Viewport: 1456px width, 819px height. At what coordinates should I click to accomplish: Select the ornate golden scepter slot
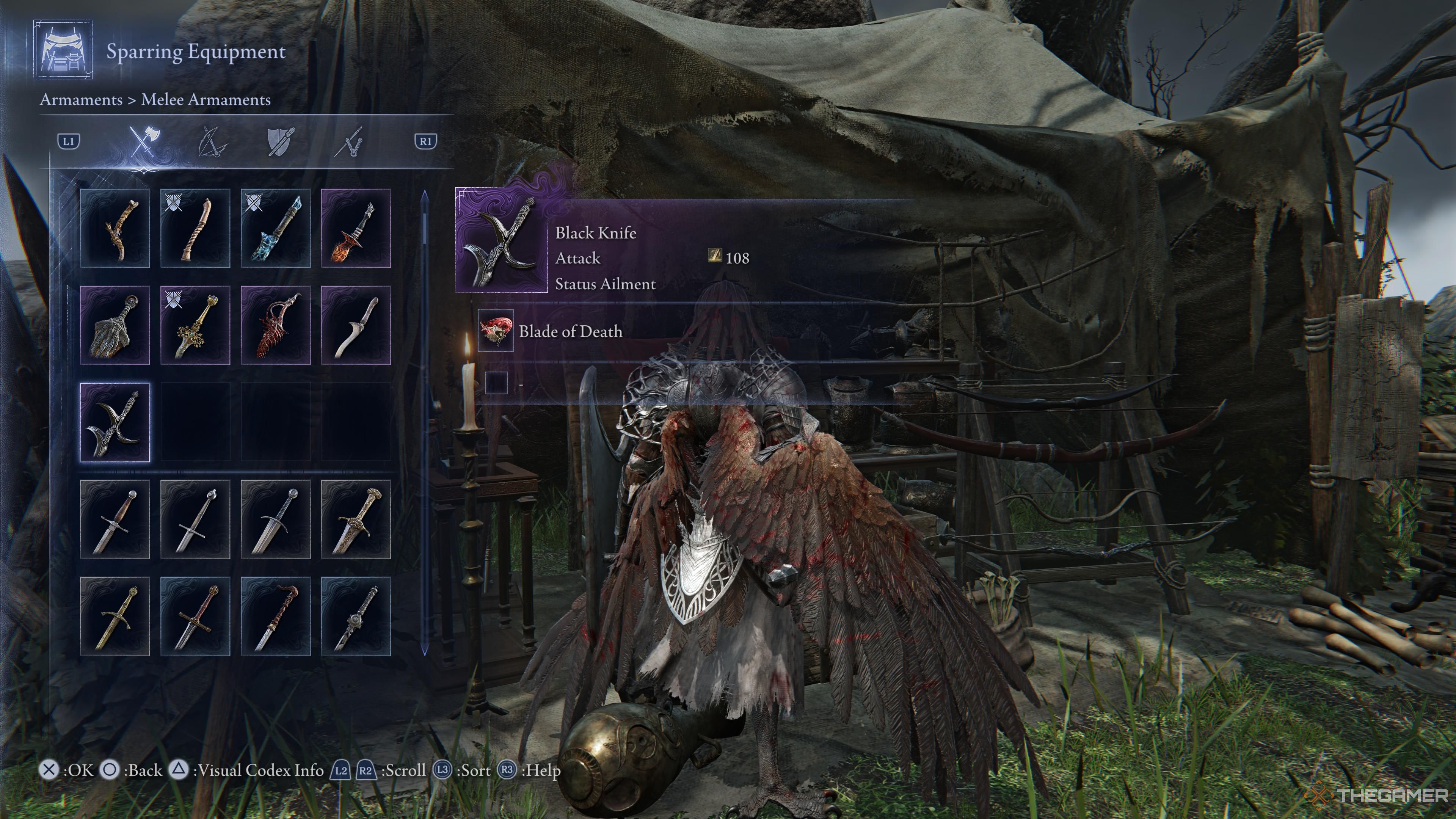click(x=195, y=325)
